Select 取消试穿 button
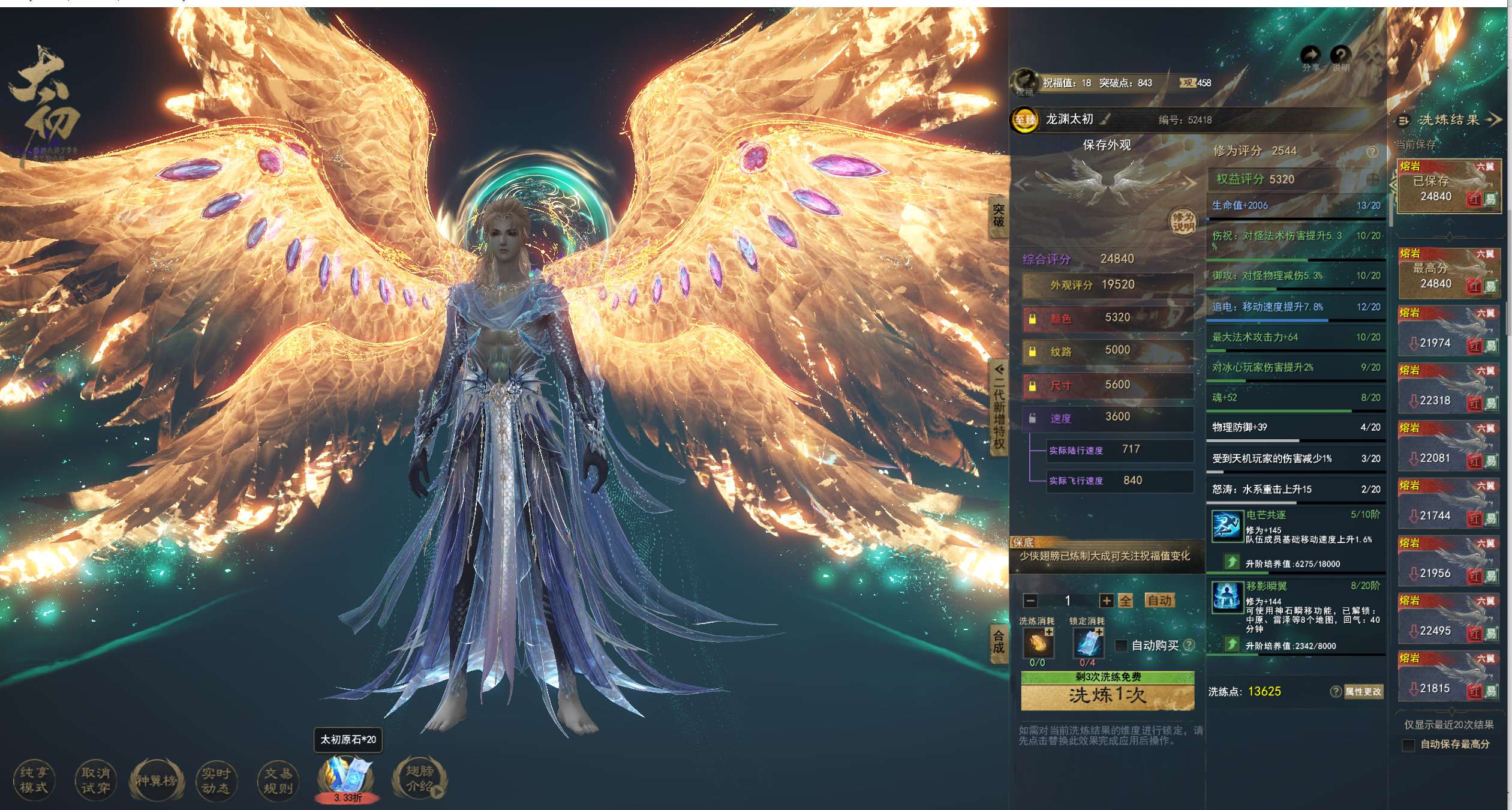 (x=96, y=780)
